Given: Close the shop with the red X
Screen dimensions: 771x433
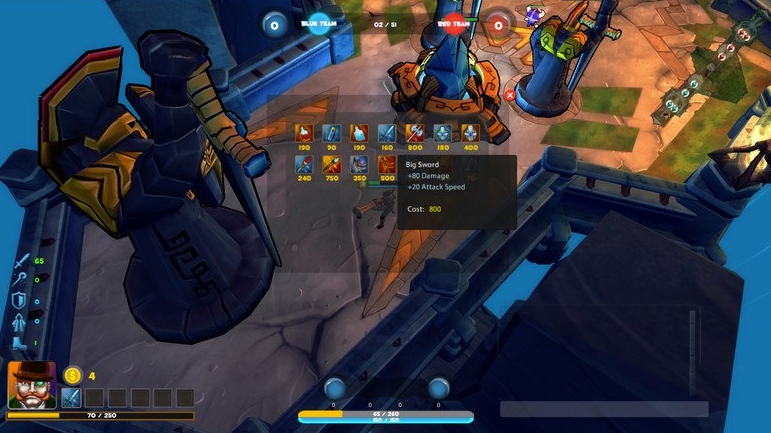Looking at the screenshot, I should pos(510,95).
